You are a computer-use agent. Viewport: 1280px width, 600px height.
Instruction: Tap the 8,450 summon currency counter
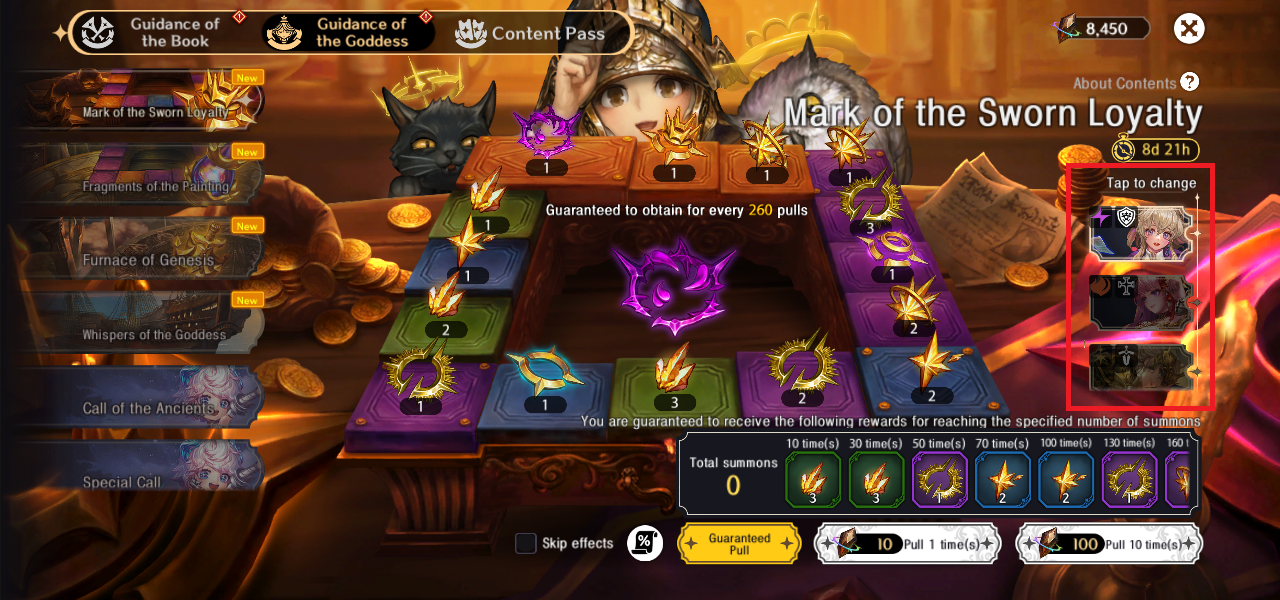click(x=1104, y=29)
